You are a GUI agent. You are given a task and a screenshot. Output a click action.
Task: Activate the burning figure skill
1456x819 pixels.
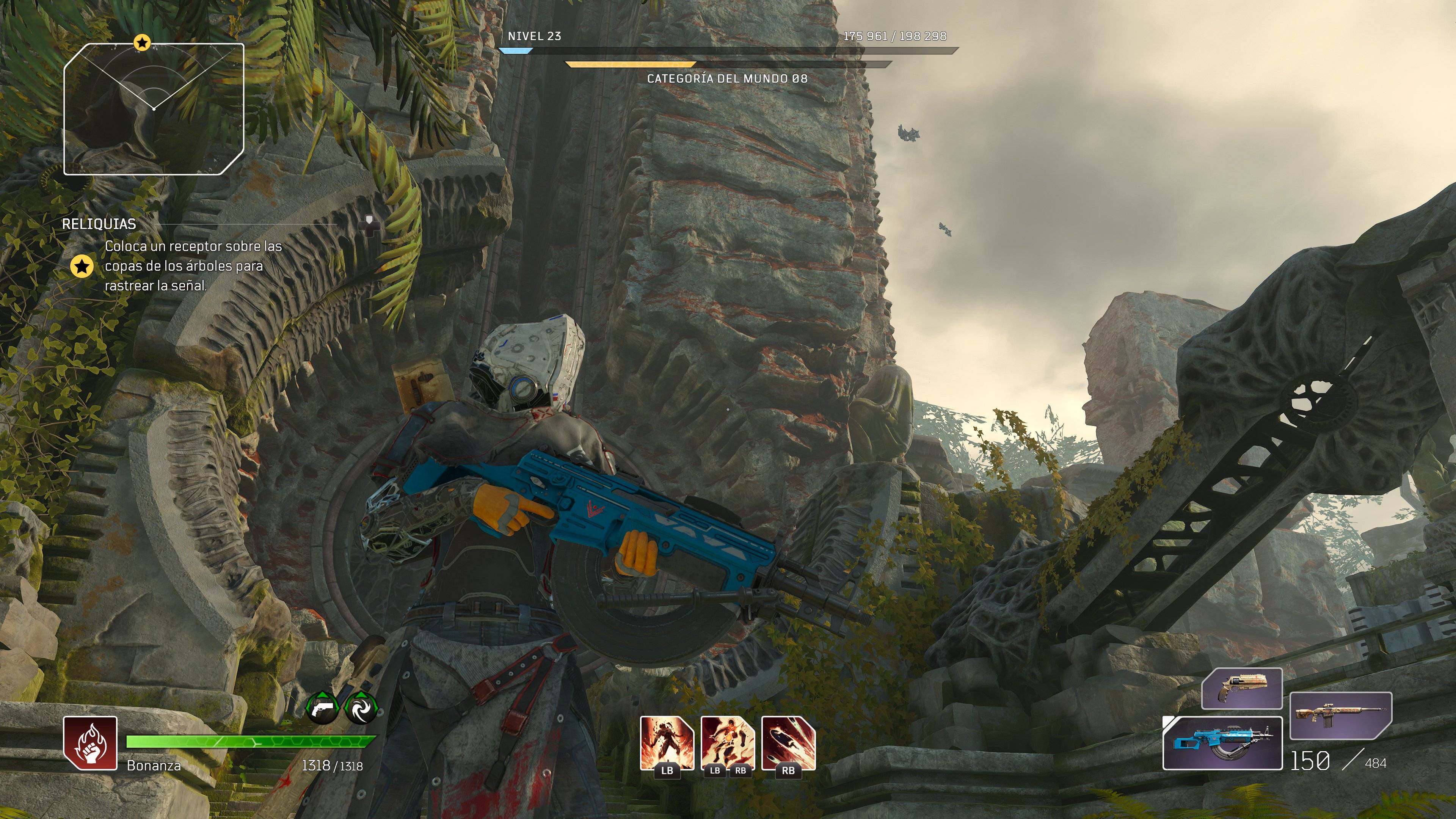click(x=667, y=743)
